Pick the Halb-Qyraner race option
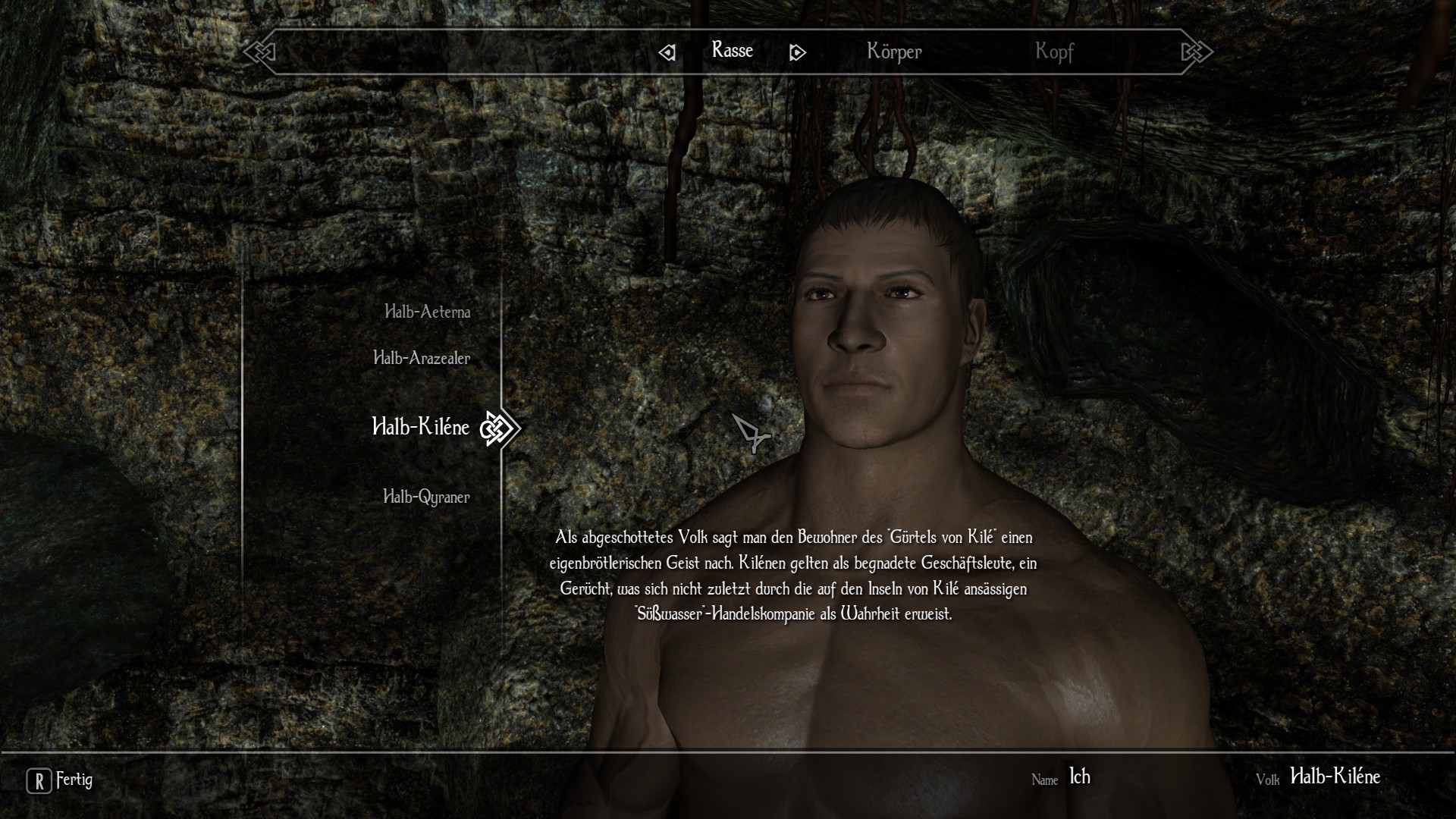1456x819 pixels. point(426,497)
